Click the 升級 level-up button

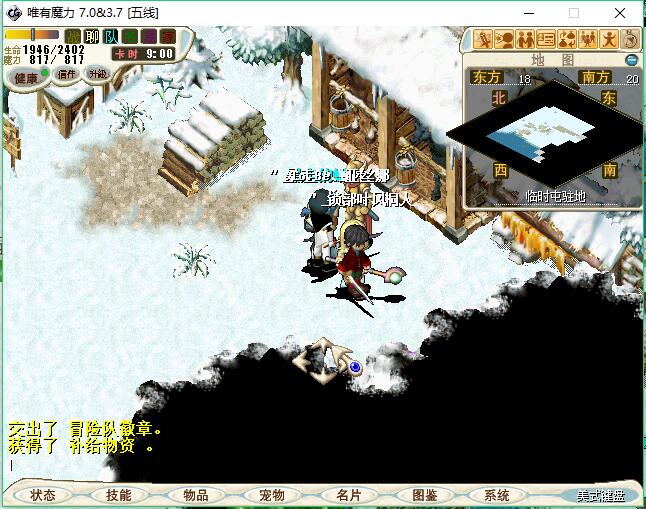click(97, 74)
